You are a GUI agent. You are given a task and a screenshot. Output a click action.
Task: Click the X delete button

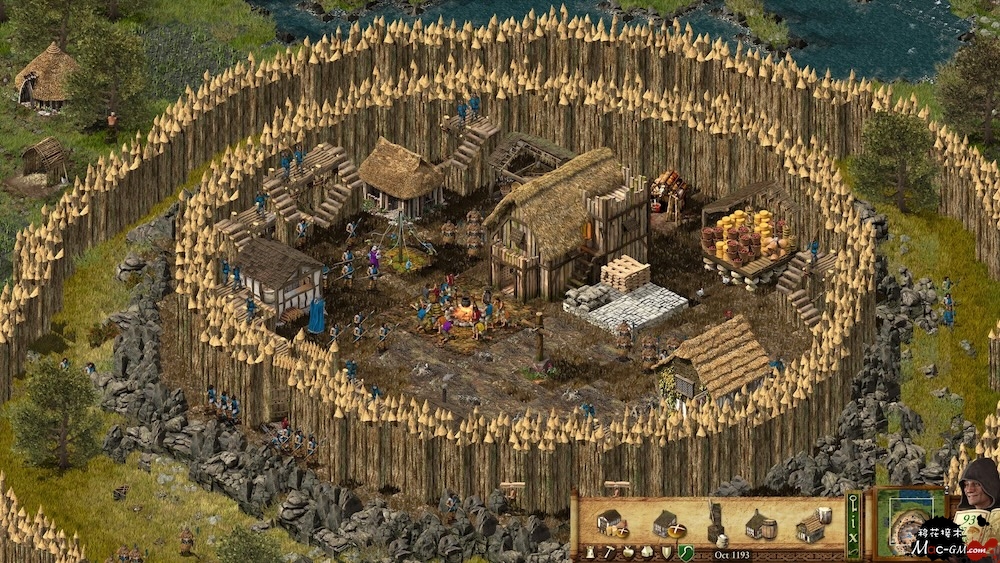tap(853, 535)
